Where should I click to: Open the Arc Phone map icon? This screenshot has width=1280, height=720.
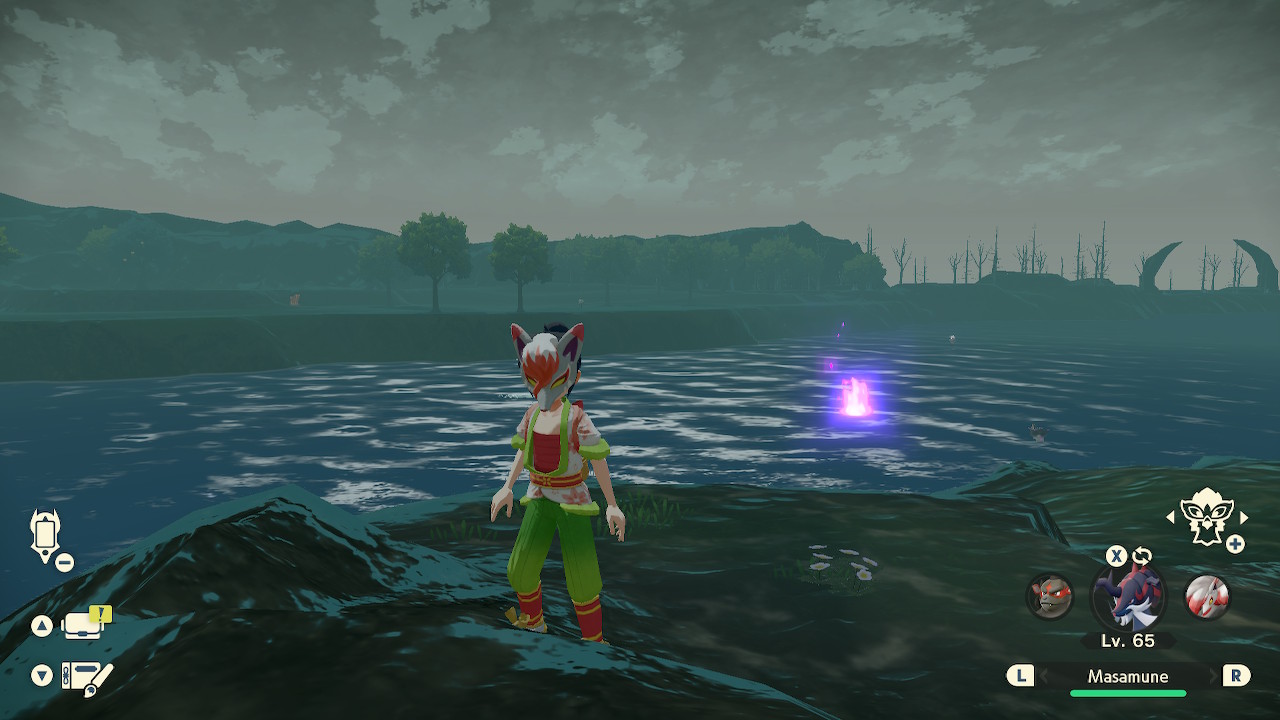pos(46,535)
